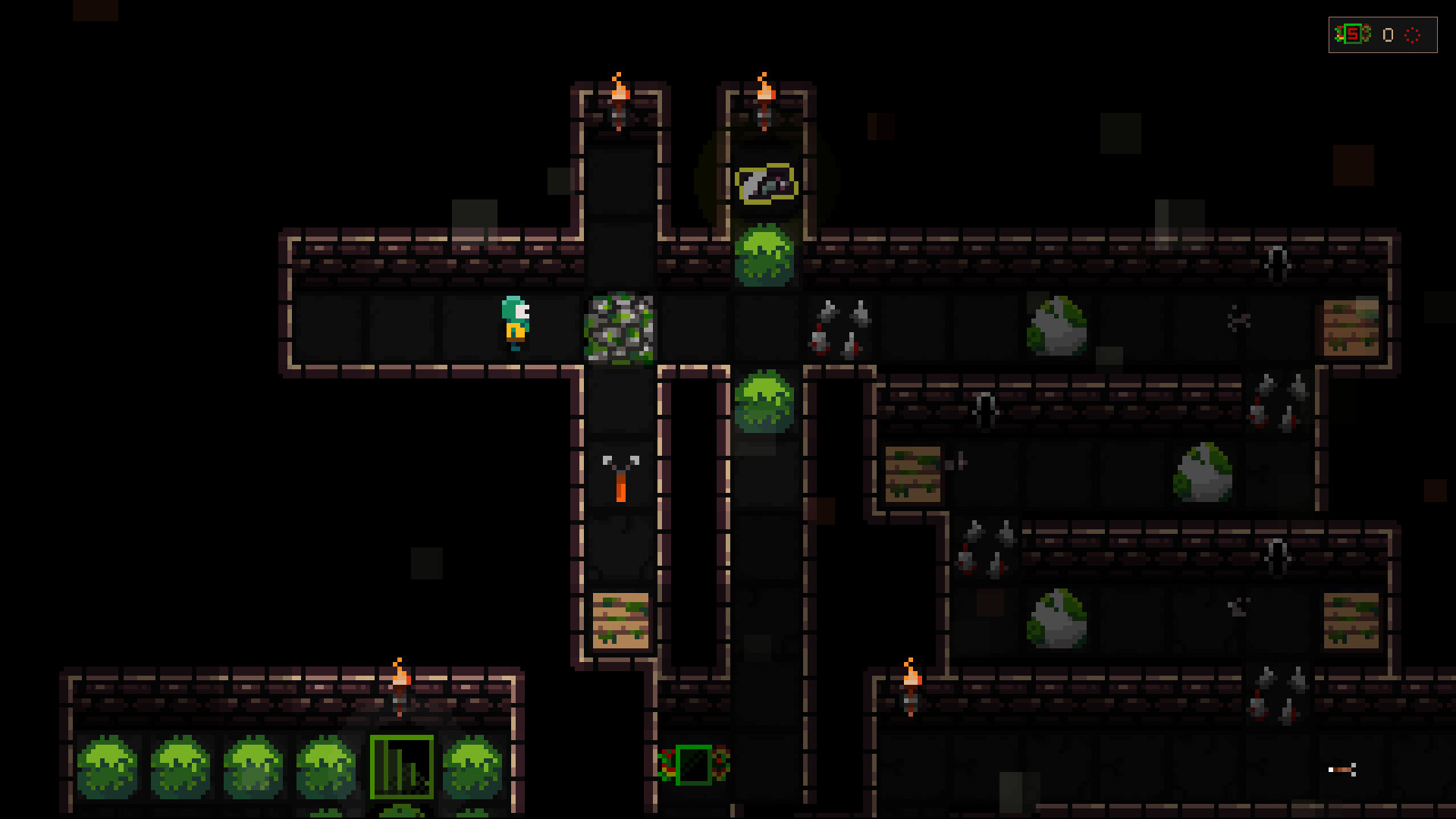Click the player character in green hood
Screen dimensions: 1456x819
515,324
